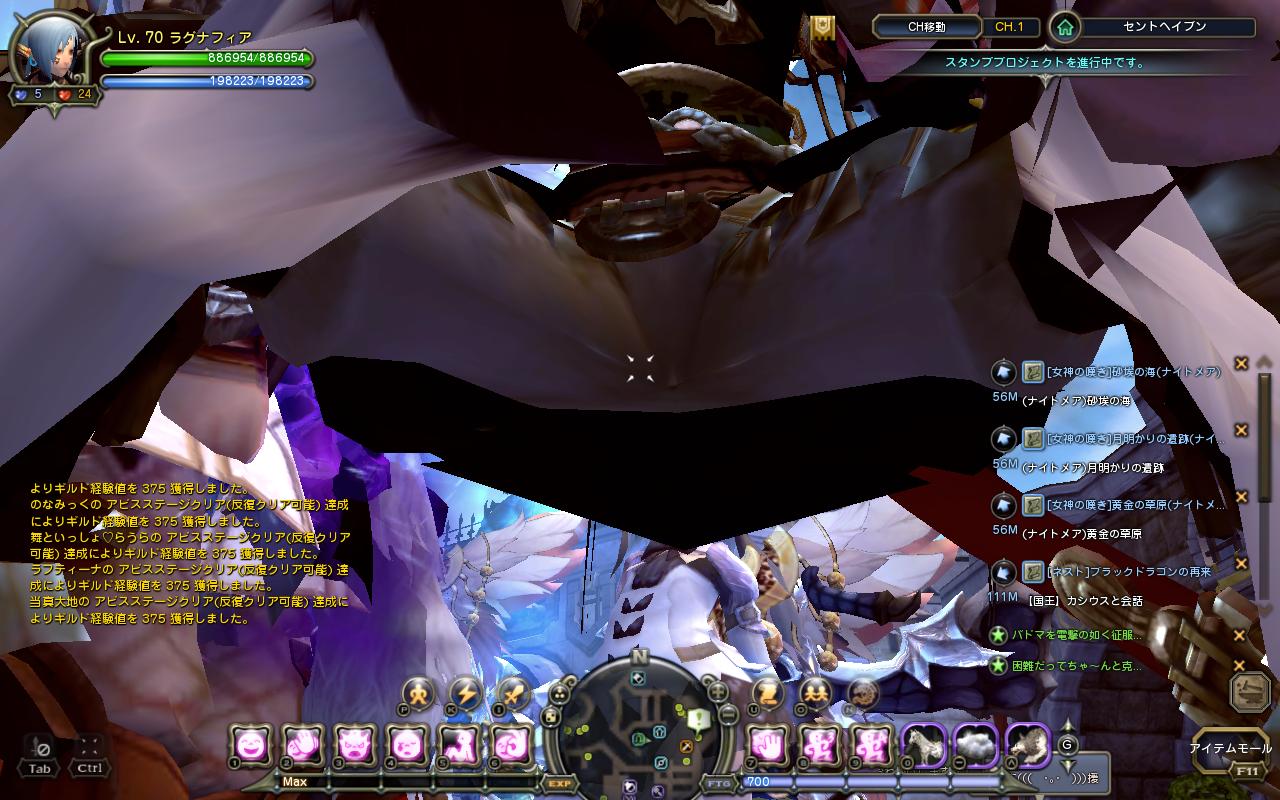Image resolution: width=1280 pixels, height=800 pixels.
Task: Open the lightning bolt menu icon
Action: pyautogui.click(x=466, y=692)
